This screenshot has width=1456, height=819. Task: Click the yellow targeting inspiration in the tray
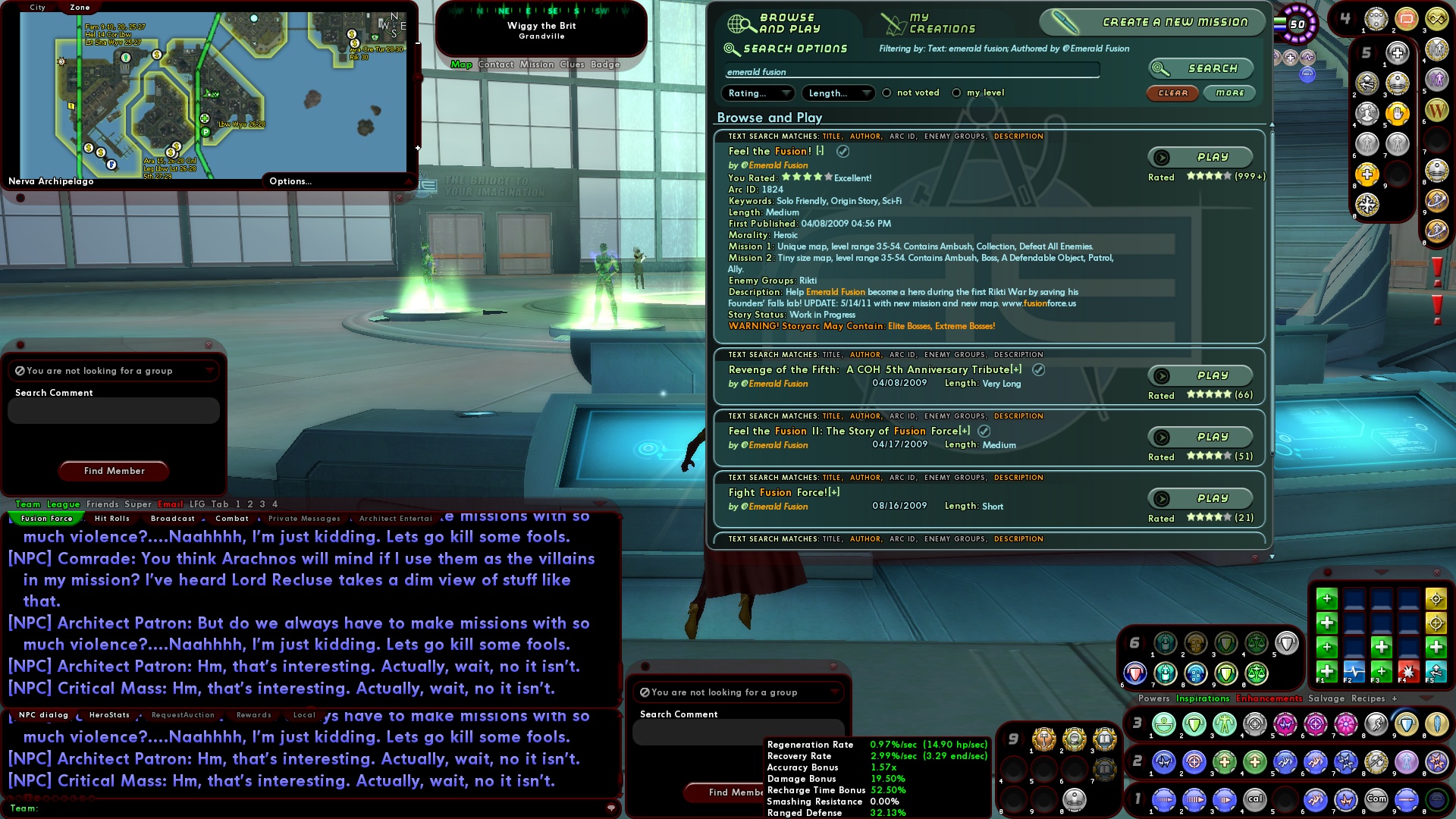click(x=1436, y=600)
